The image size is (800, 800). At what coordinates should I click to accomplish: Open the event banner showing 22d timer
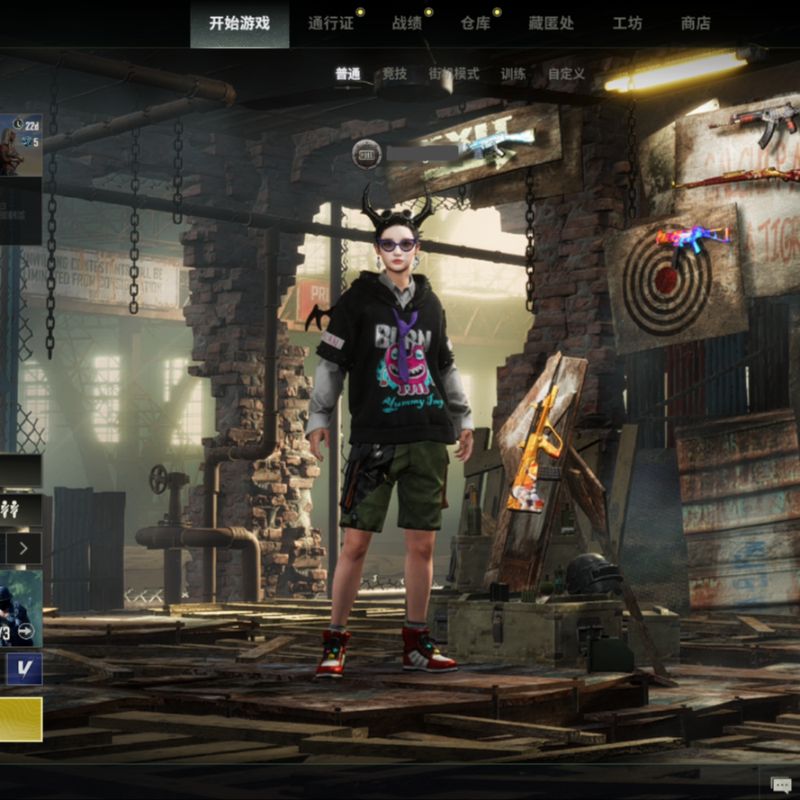[x=20, y=145]
